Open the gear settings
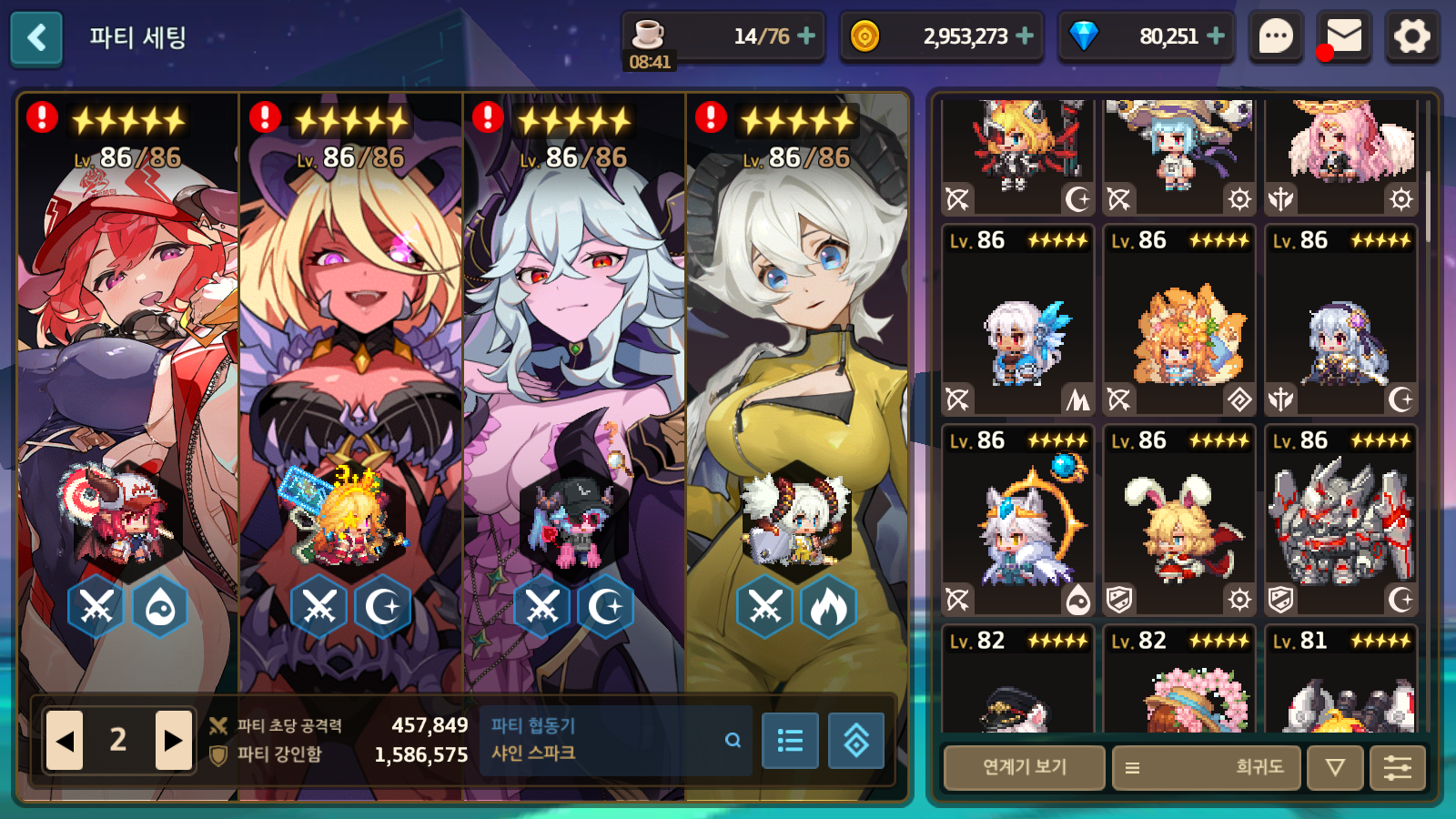The width and height of the screenshot is (1456, 819). (x=1411, y=37)
